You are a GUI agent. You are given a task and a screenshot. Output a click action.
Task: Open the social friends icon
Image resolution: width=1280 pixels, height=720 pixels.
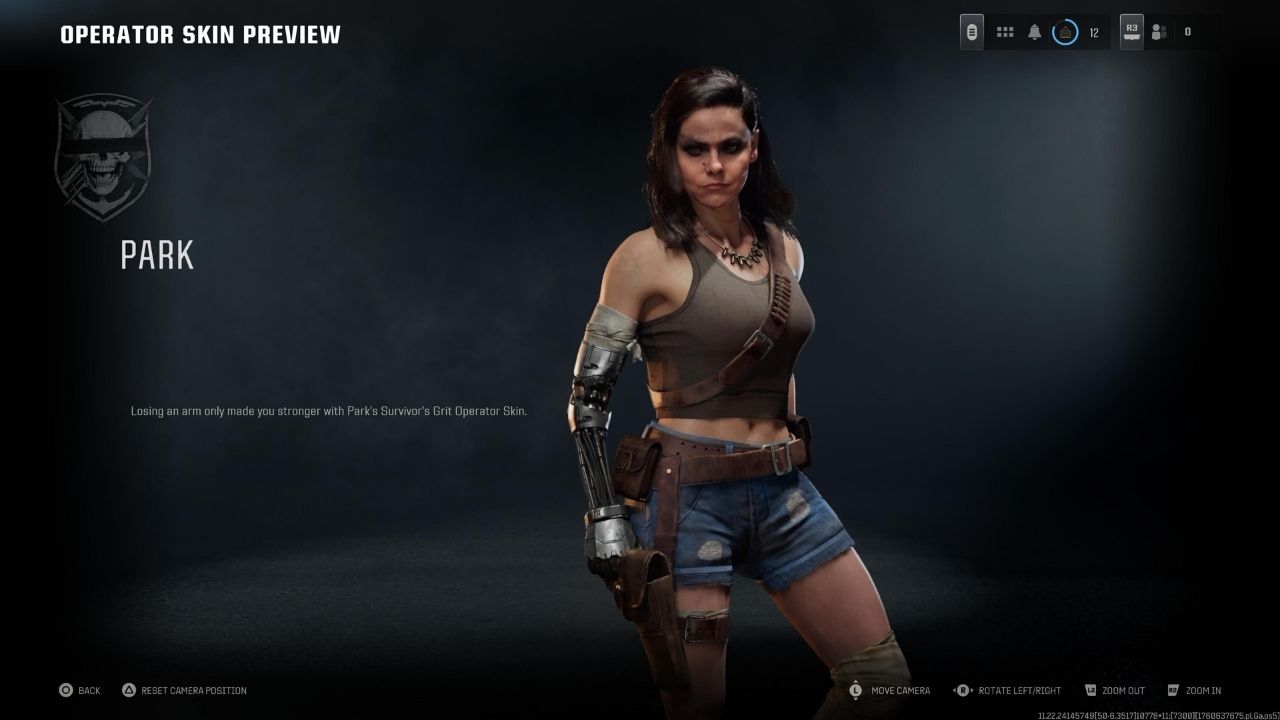pos(1159,32)
